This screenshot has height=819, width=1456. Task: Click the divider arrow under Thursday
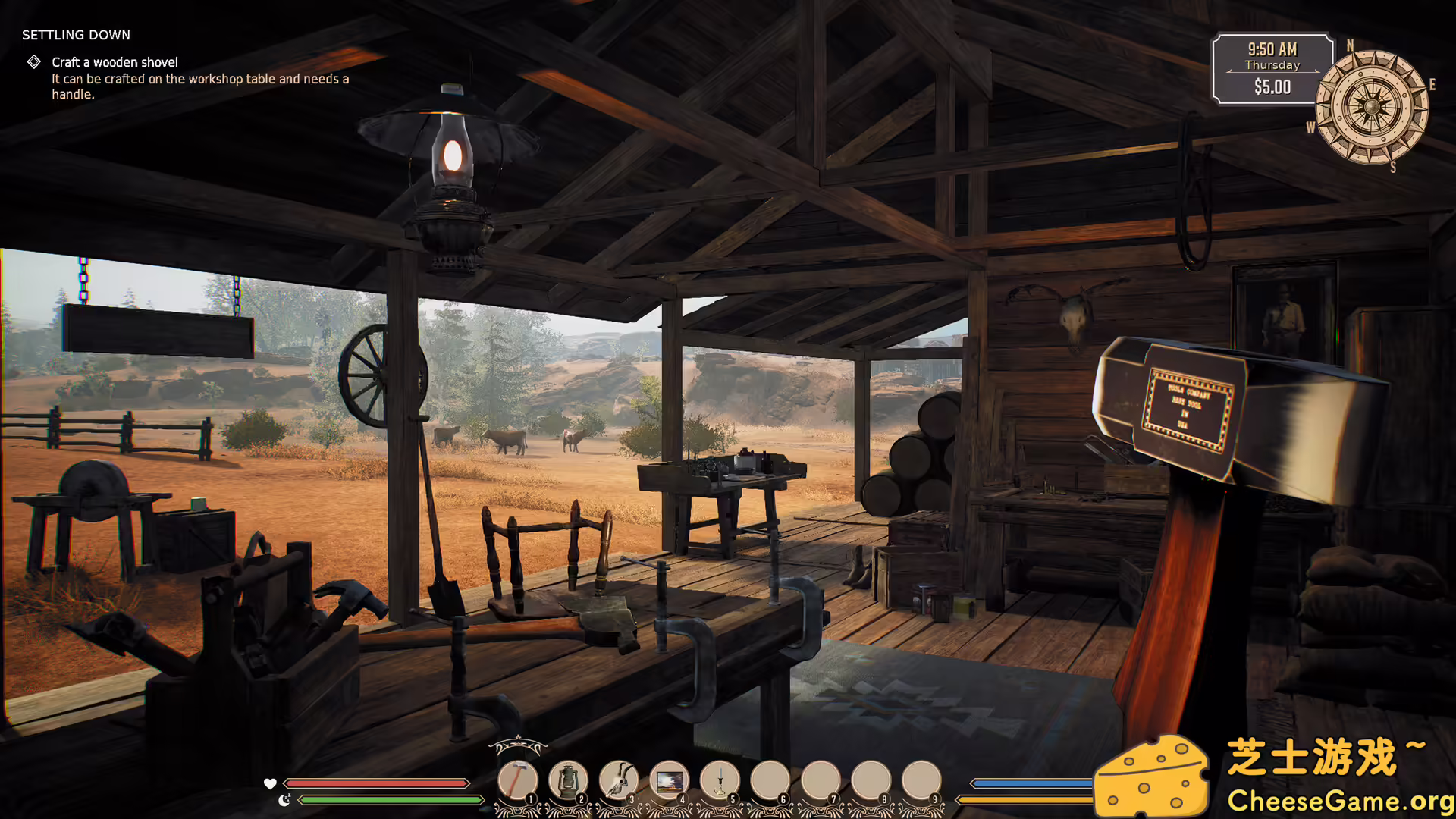(1272, 71)
